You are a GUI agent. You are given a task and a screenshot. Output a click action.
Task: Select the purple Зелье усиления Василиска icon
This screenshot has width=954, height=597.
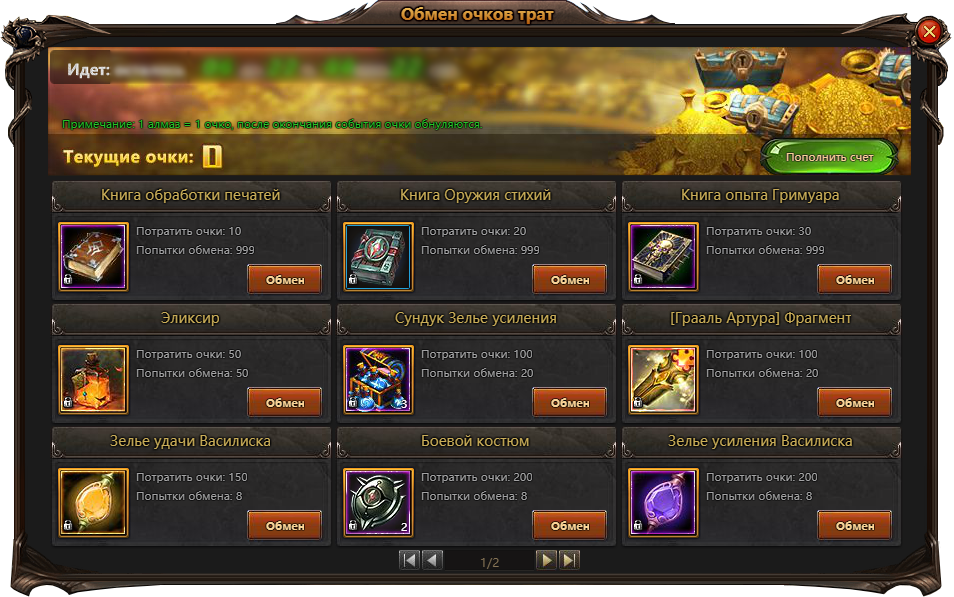663,503
